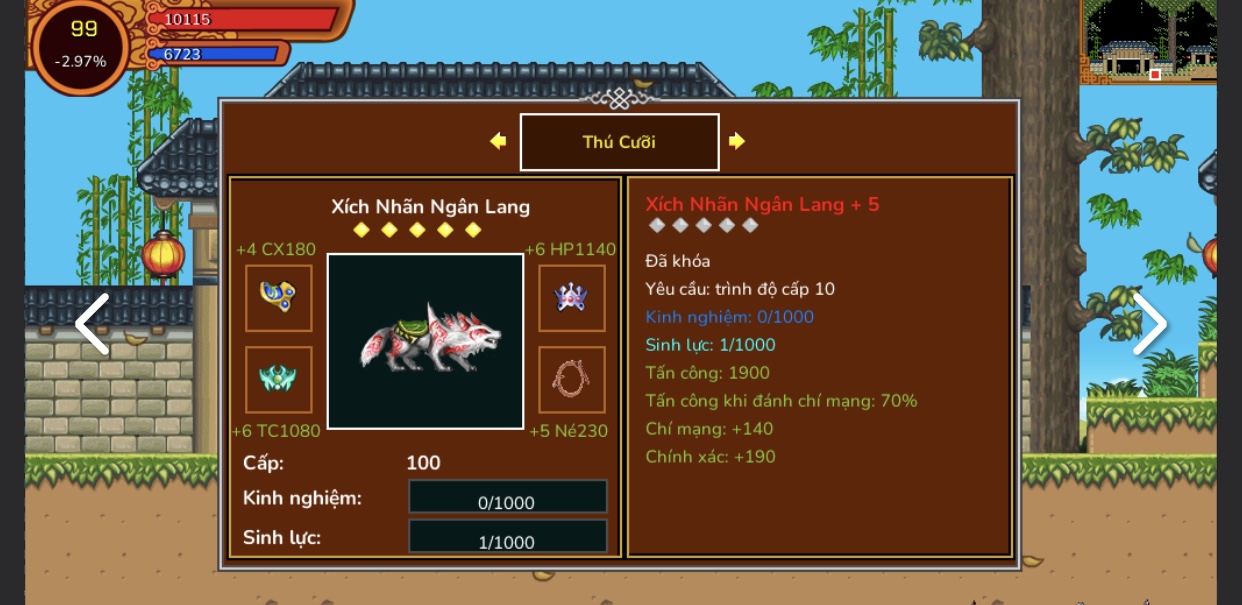
Task: Select the +4 CX180 mount gear slot
Action: 279,297
